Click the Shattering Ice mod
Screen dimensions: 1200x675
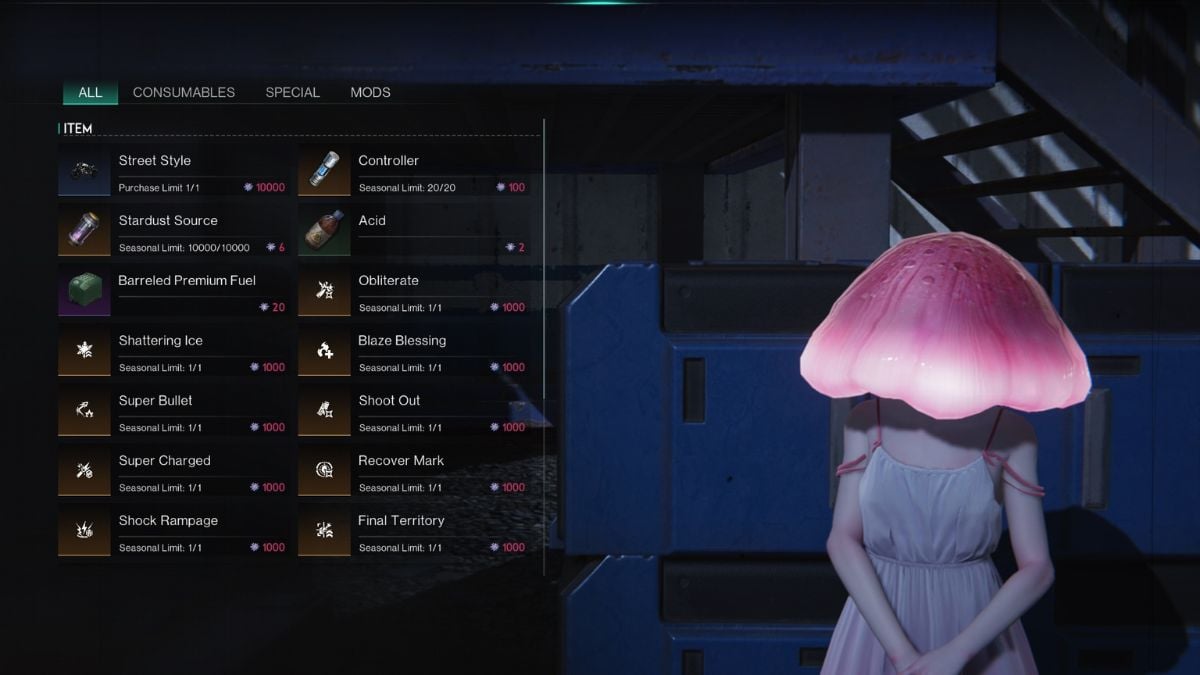[x=173, y=351]
